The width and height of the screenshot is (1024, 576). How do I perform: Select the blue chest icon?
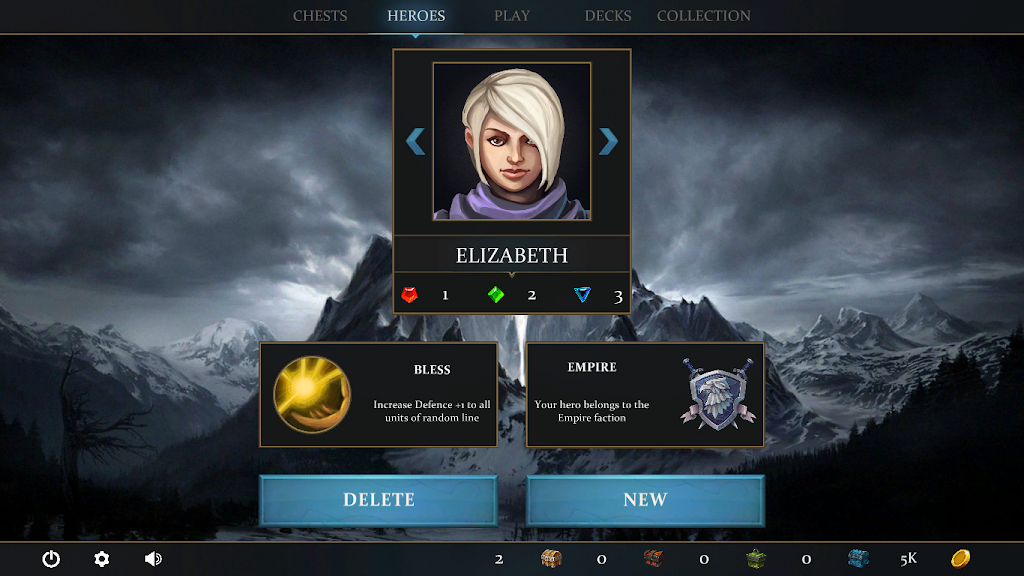coord(858,558)
